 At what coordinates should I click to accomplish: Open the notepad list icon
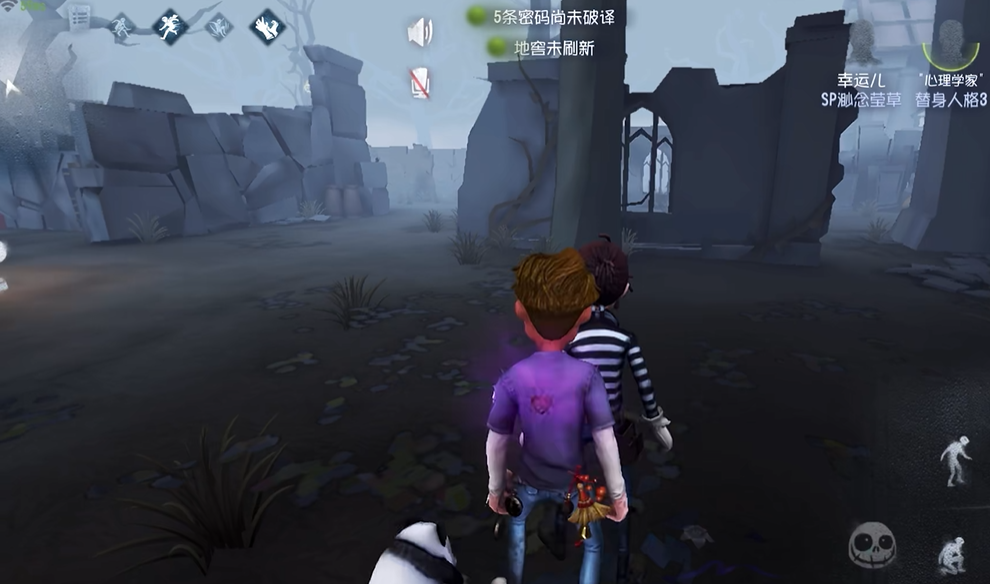(x=79, y=18)
